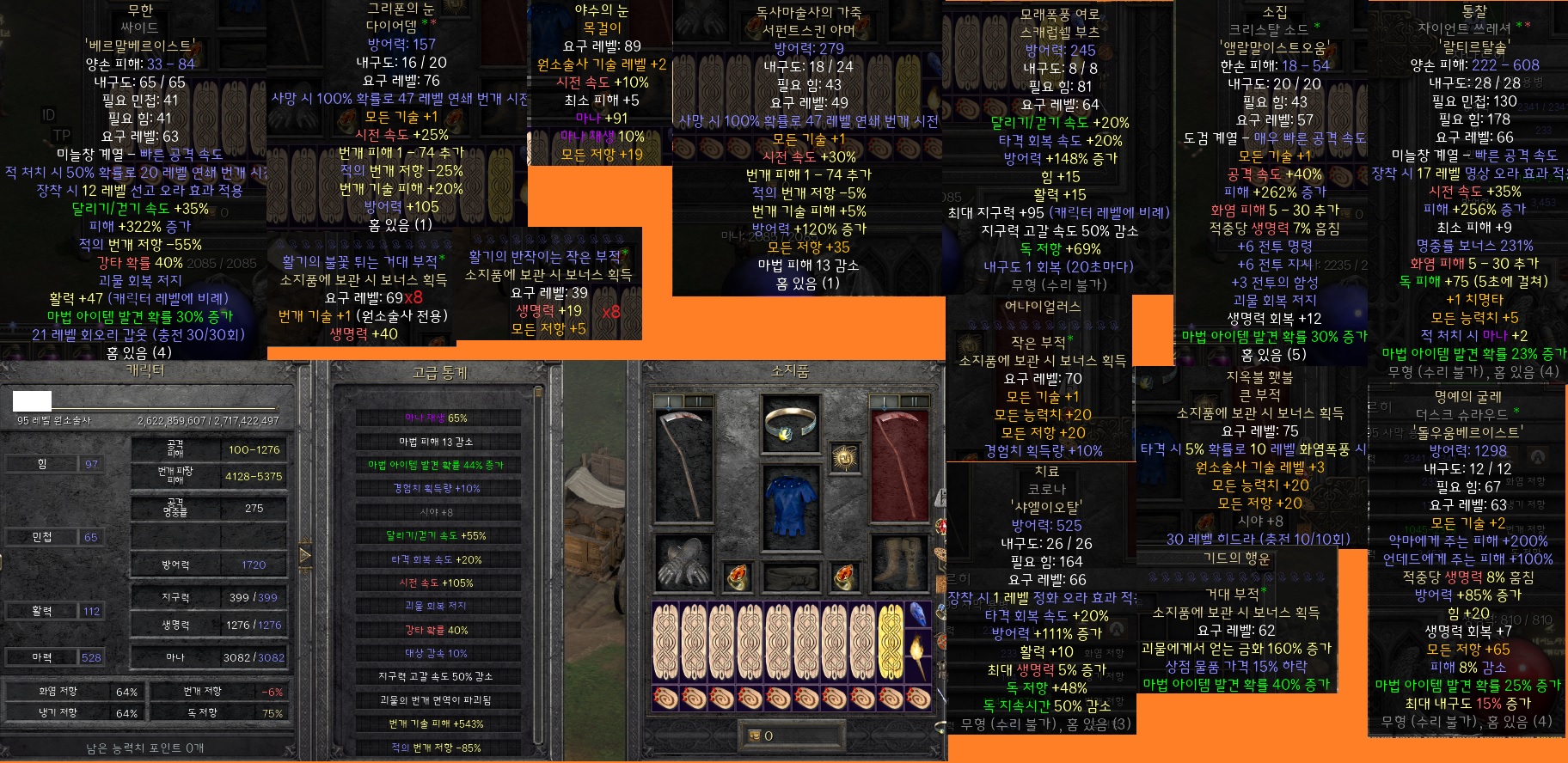Collapse the advanced stats panel arrow
1568x763 pixels.
tap(305, 555)
